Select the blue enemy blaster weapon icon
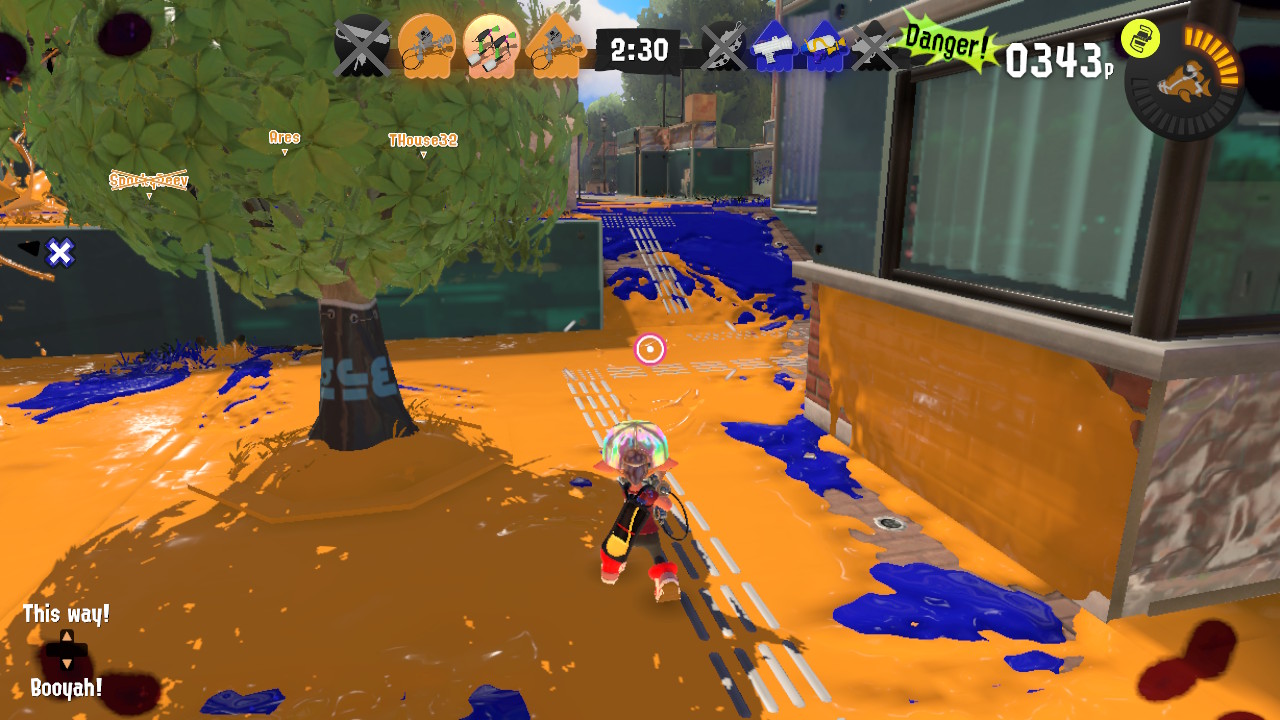The width and height of the screenshot is (1280, 720). pyautogui.click(x=772, y=46)
